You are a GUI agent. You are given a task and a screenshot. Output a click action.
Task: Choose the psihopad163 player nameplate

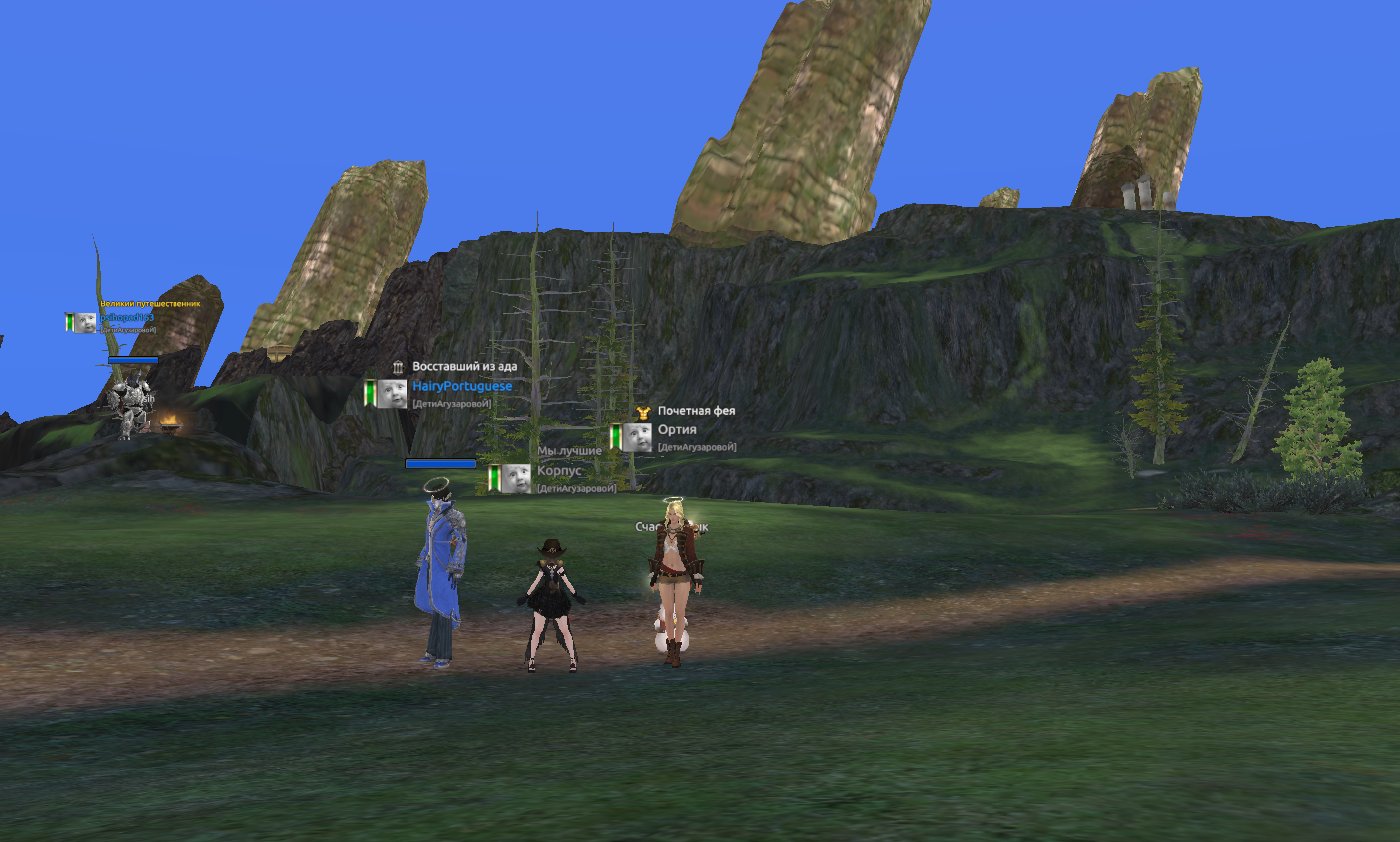tap(126, 318)
